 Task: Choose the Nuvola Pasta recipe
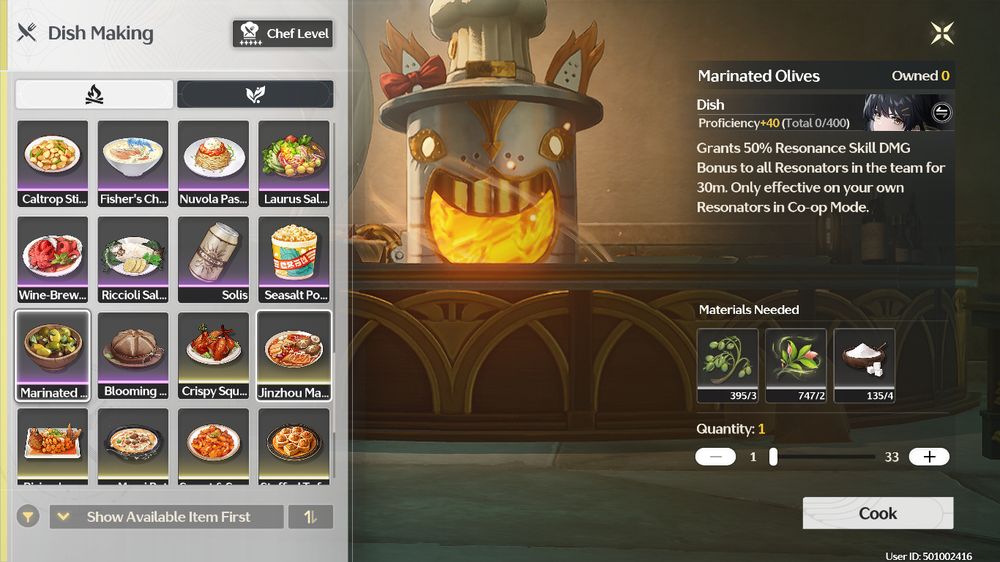coord(213,164)
